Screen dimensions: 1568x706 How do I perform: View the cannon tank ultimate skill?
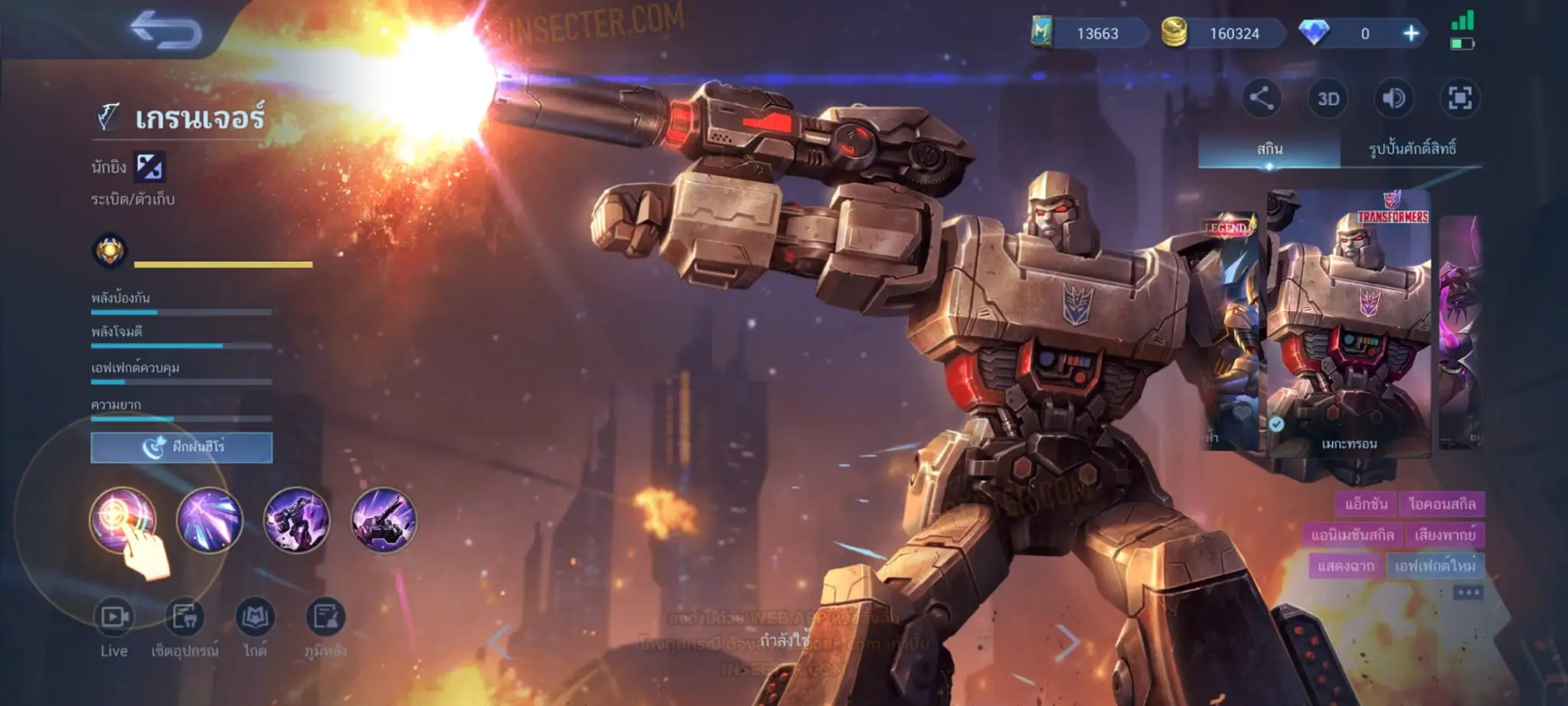pyautogui.click(x=384, y=520)
